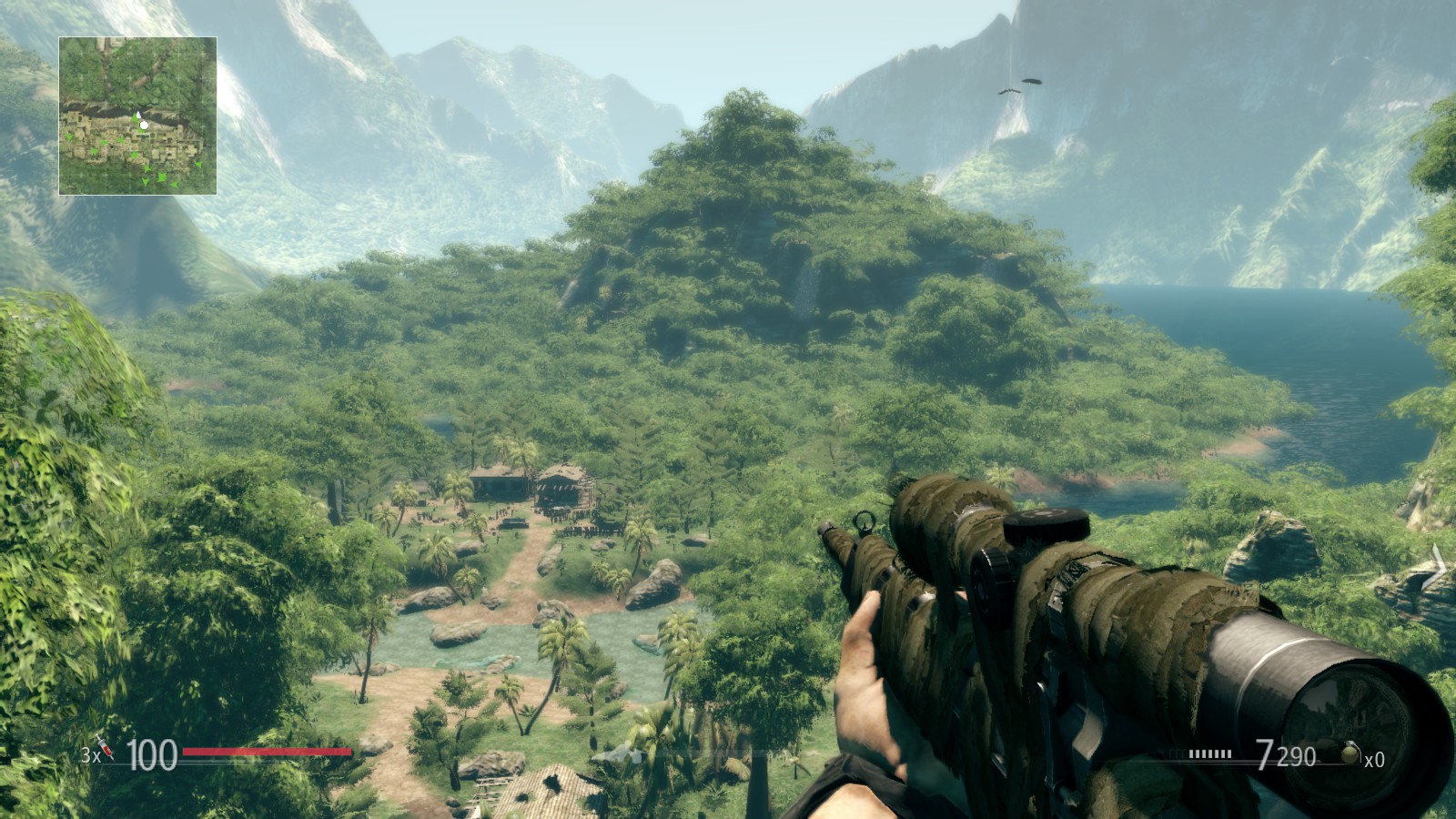
Task: Click the grenade icon near ammo
Action: point(1350,753)
